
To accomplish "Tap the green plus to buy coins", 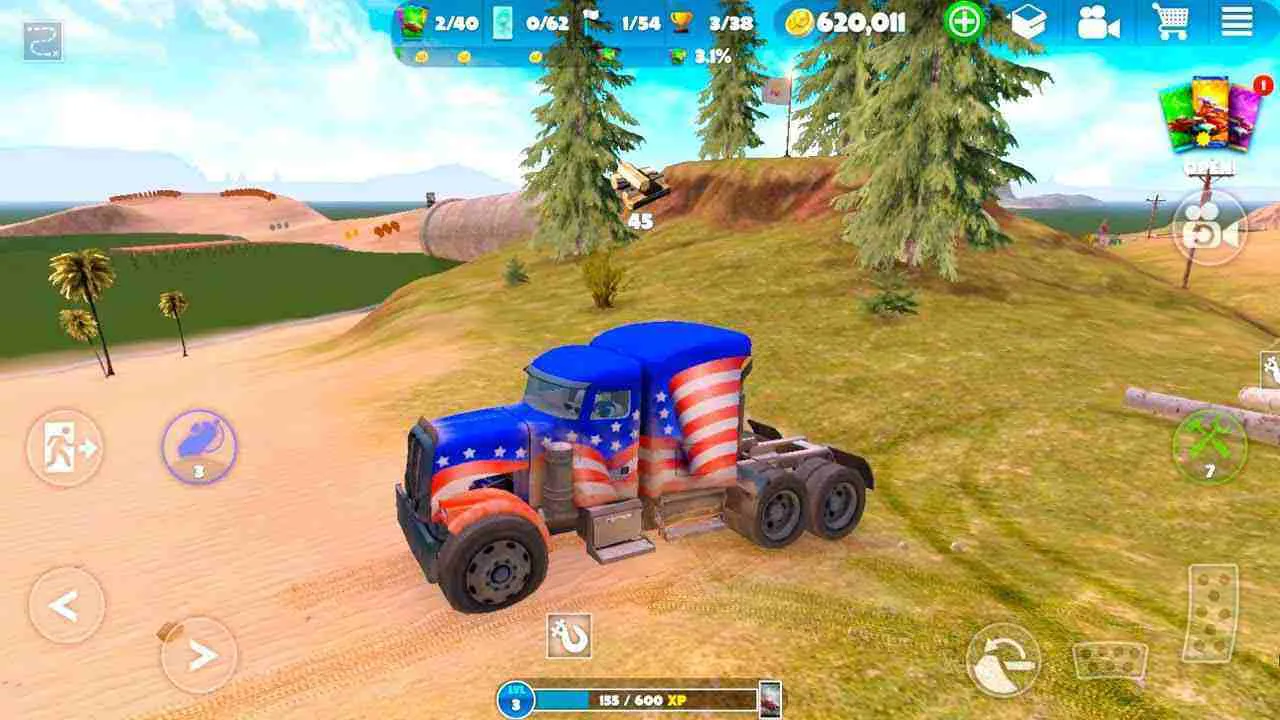I will tap(962, 20).
